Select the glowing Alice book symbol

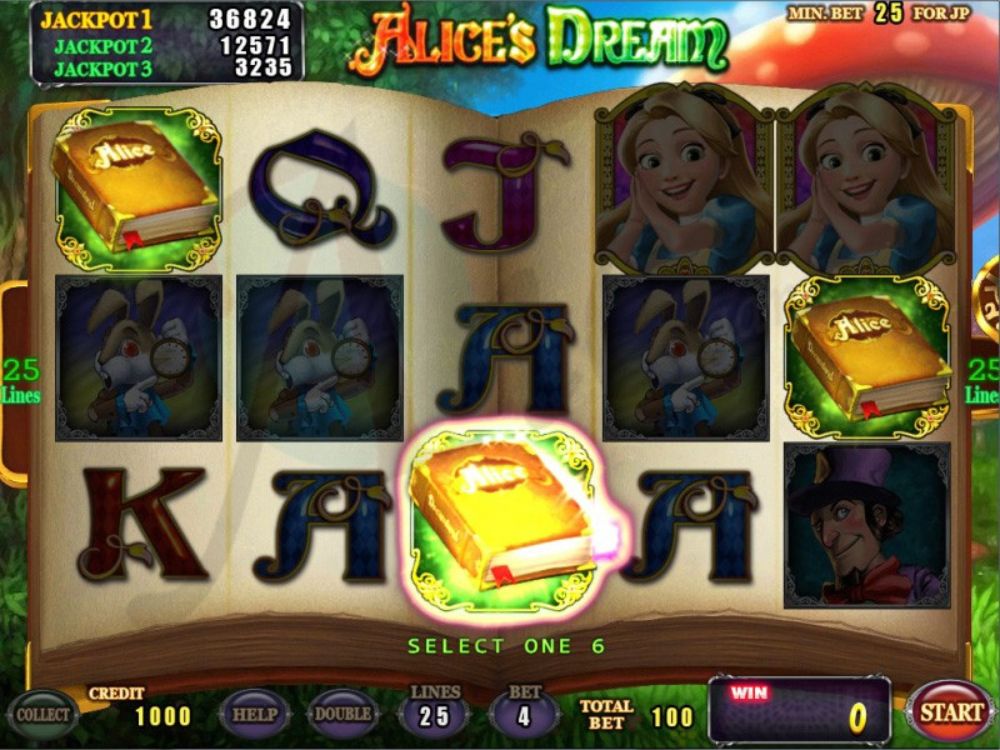coord(505,520)
